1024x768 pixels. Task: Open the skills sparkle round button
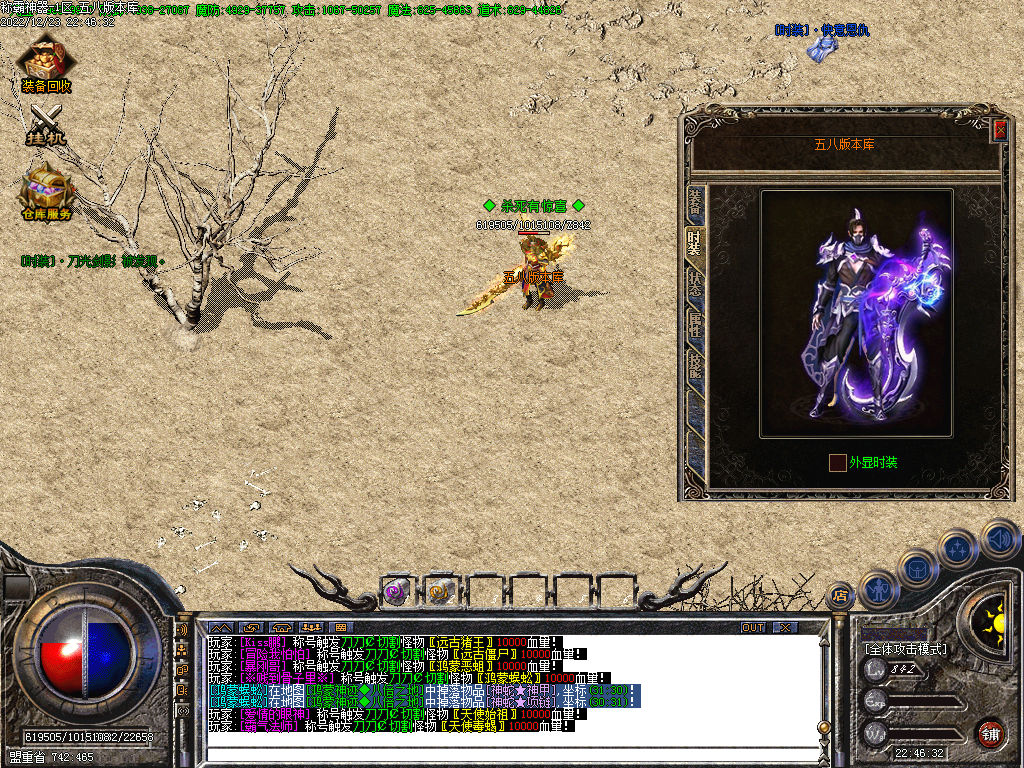click(x=958, y=548)
